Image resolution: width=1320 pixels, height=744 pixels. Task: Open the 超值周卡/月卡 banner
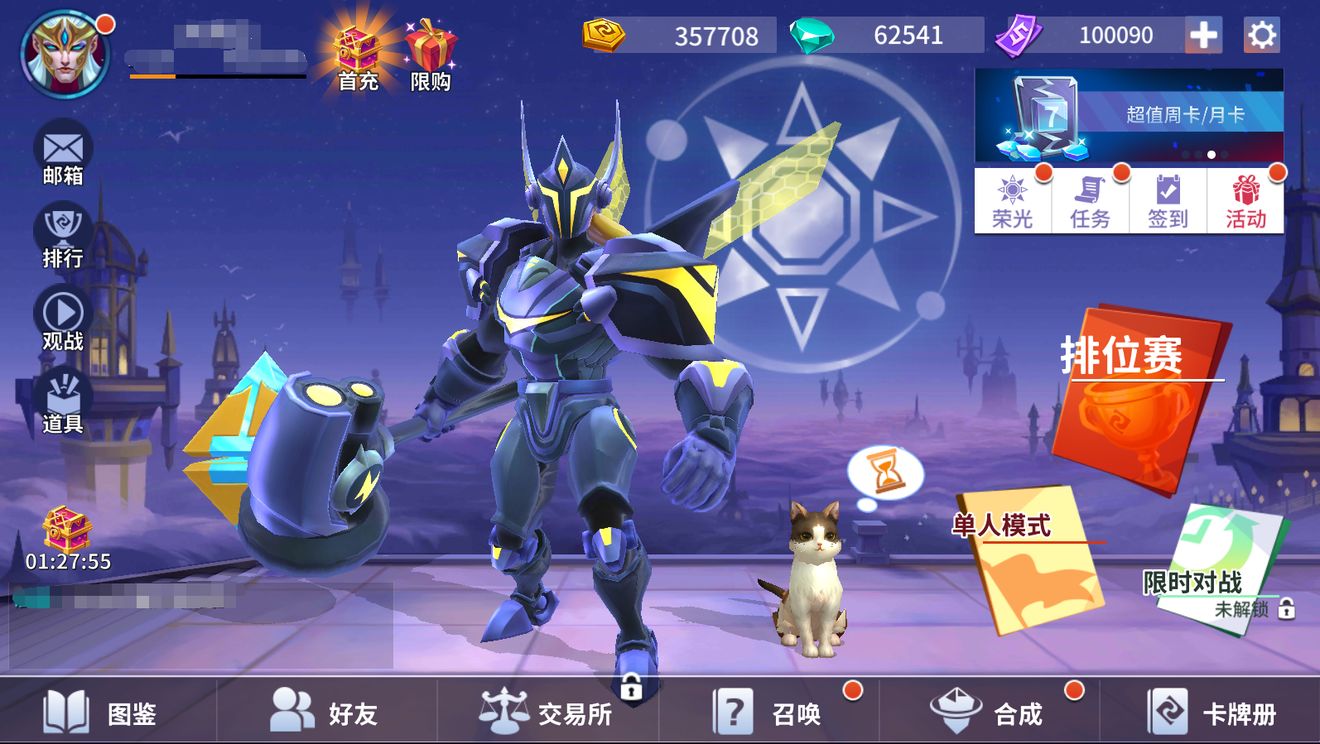coord(1129,115)
